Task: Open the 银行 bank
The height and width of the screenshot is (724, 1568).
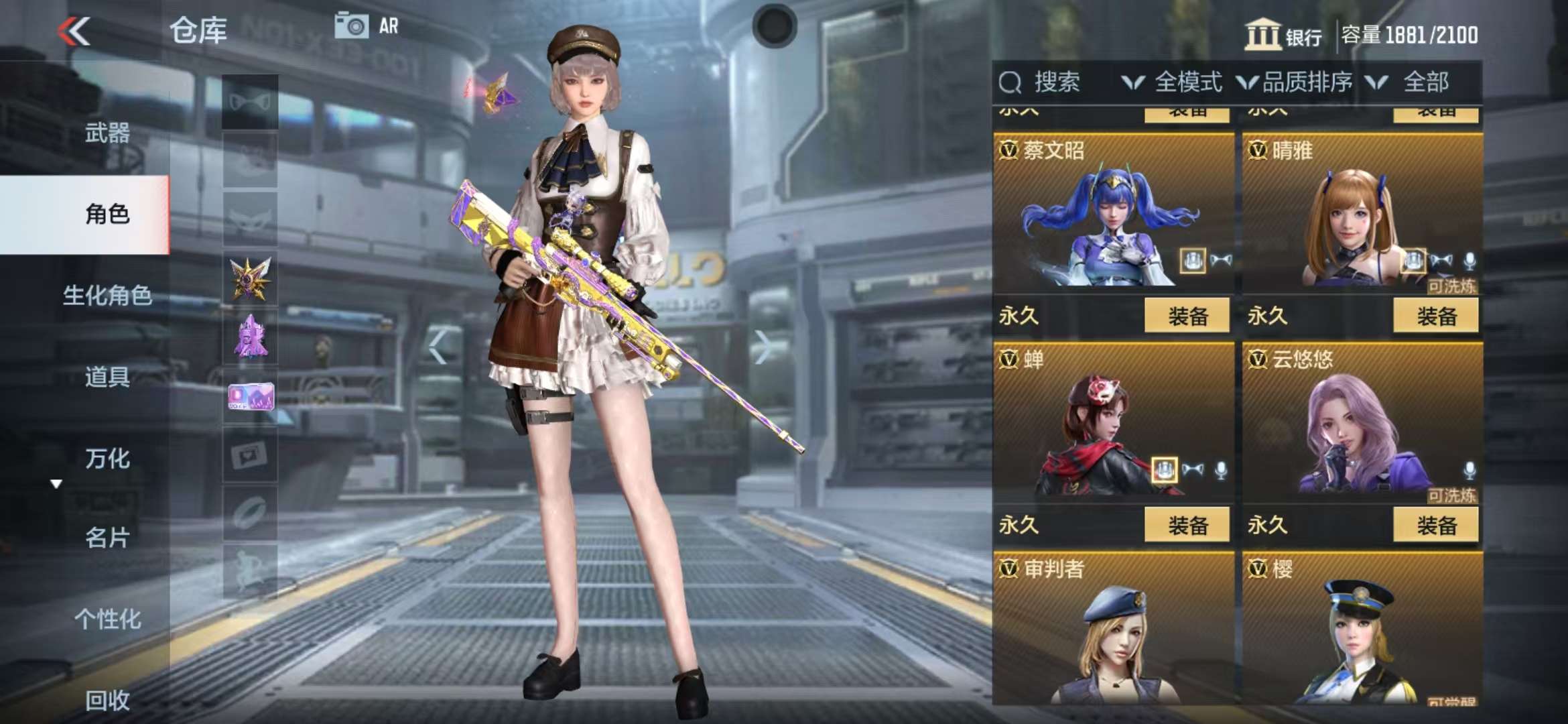Action: tap(1283, 35)
